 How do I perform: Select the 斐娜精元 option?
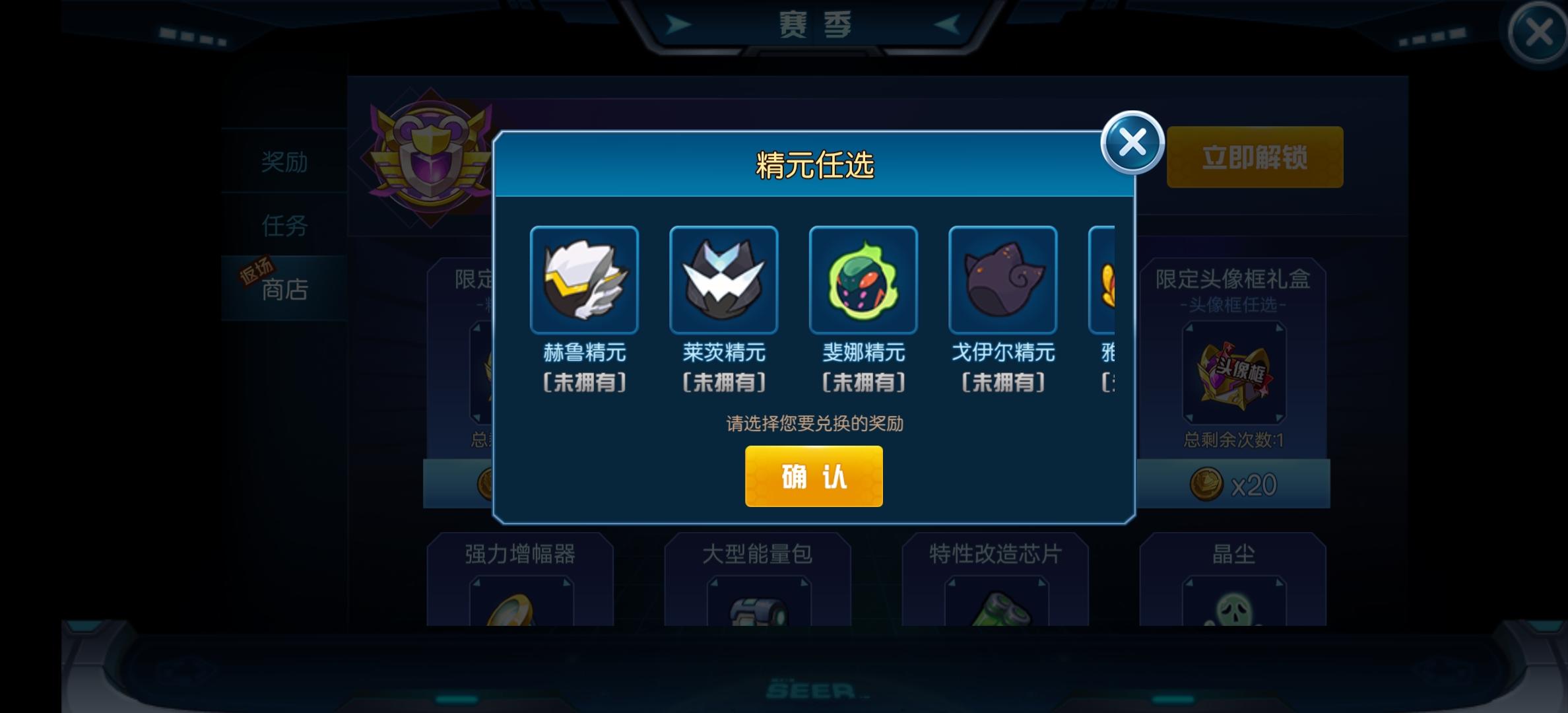[863, 280]
